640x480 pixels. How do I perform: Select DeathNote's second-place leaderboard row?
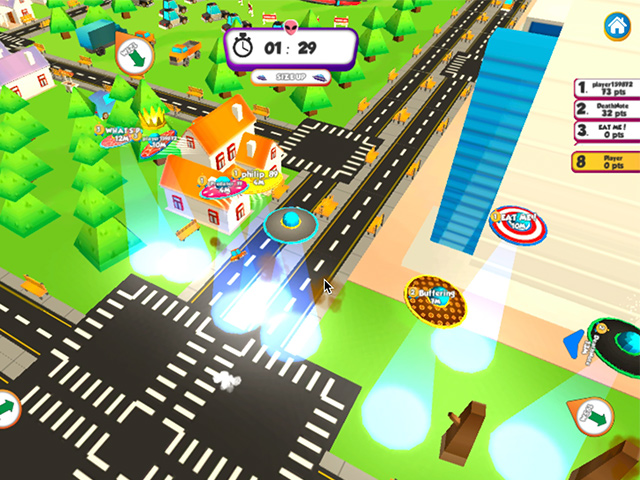tap(606, 109)
